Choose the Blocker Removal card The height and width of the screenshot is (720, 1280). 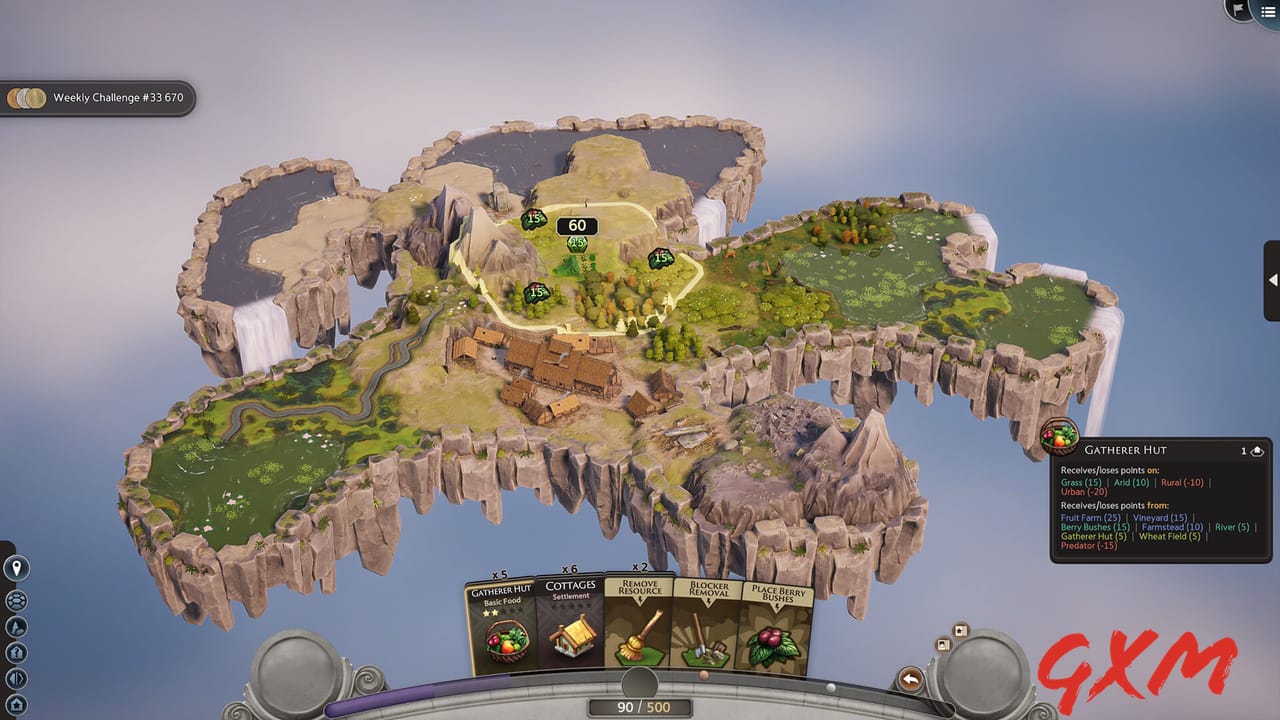(706, 625)
